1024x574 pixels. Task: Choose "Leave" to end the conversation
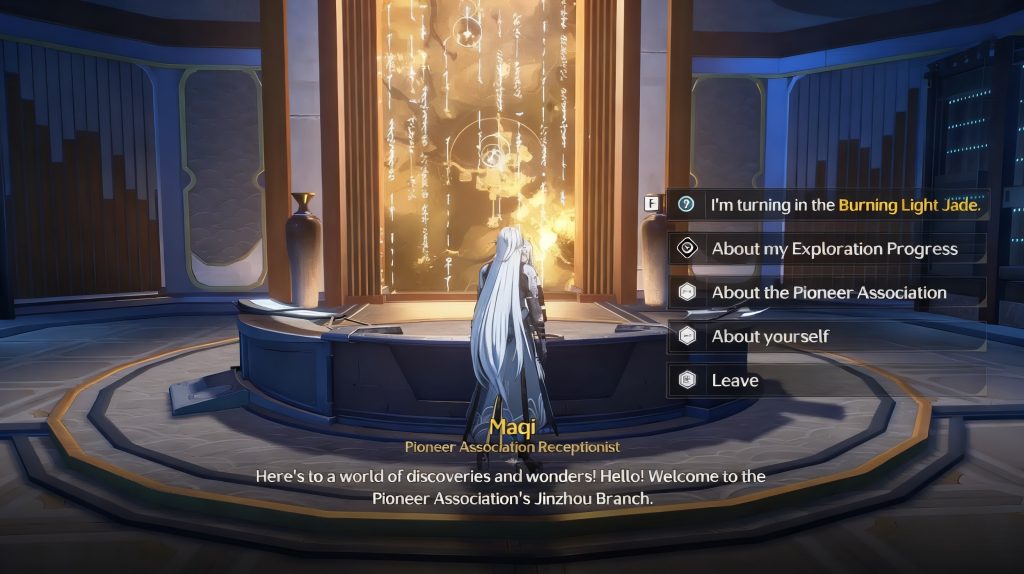coord(735,381)
